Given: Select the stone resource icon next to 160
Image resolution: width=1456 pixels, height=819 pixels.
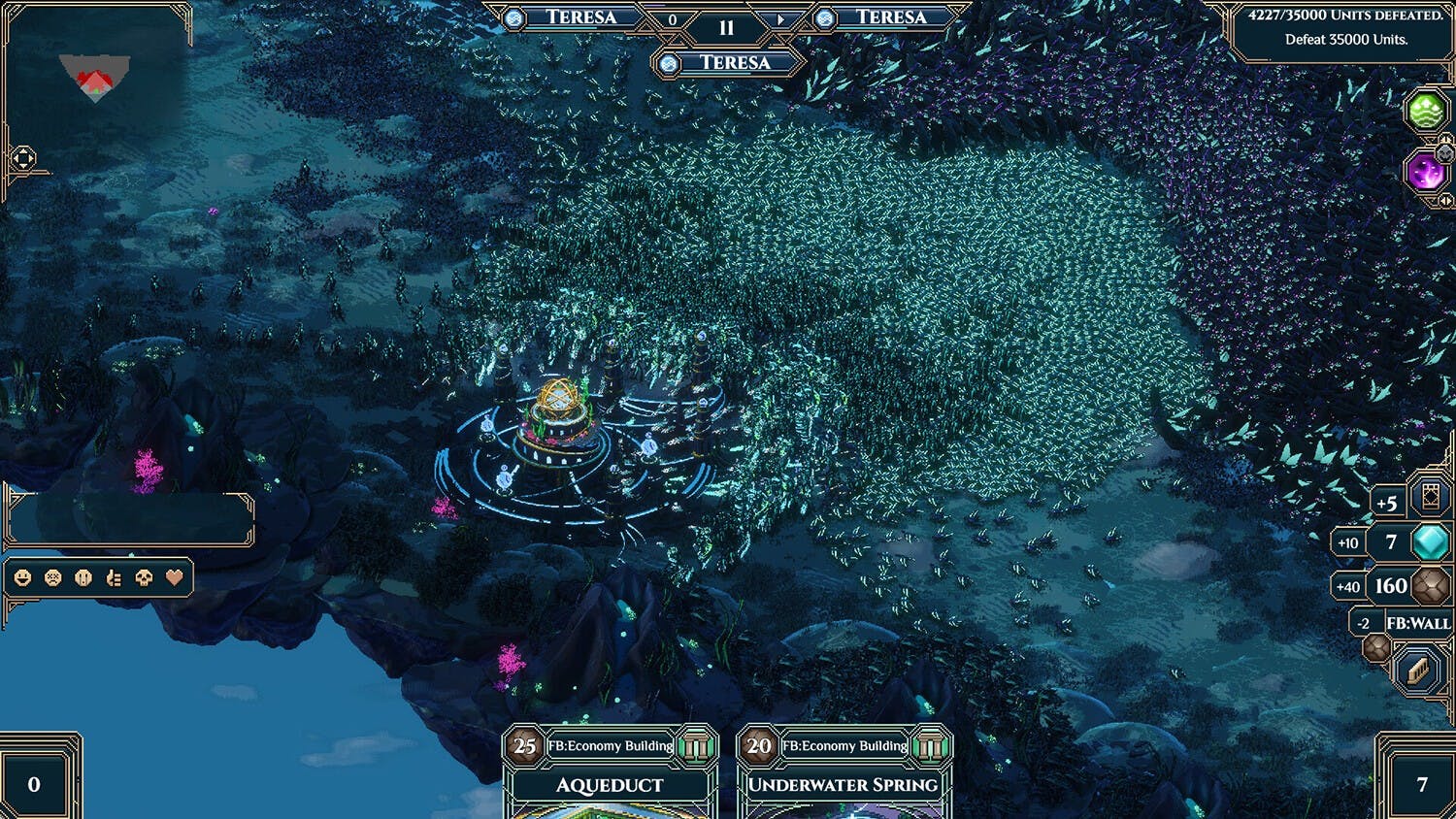Looking at the screenshot, I should click(x=1430, y=586).
